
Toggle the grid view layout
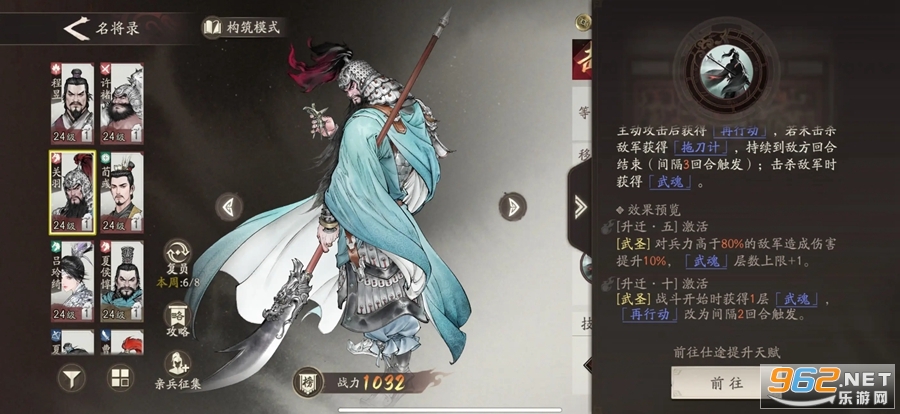[x=121, y=379]
